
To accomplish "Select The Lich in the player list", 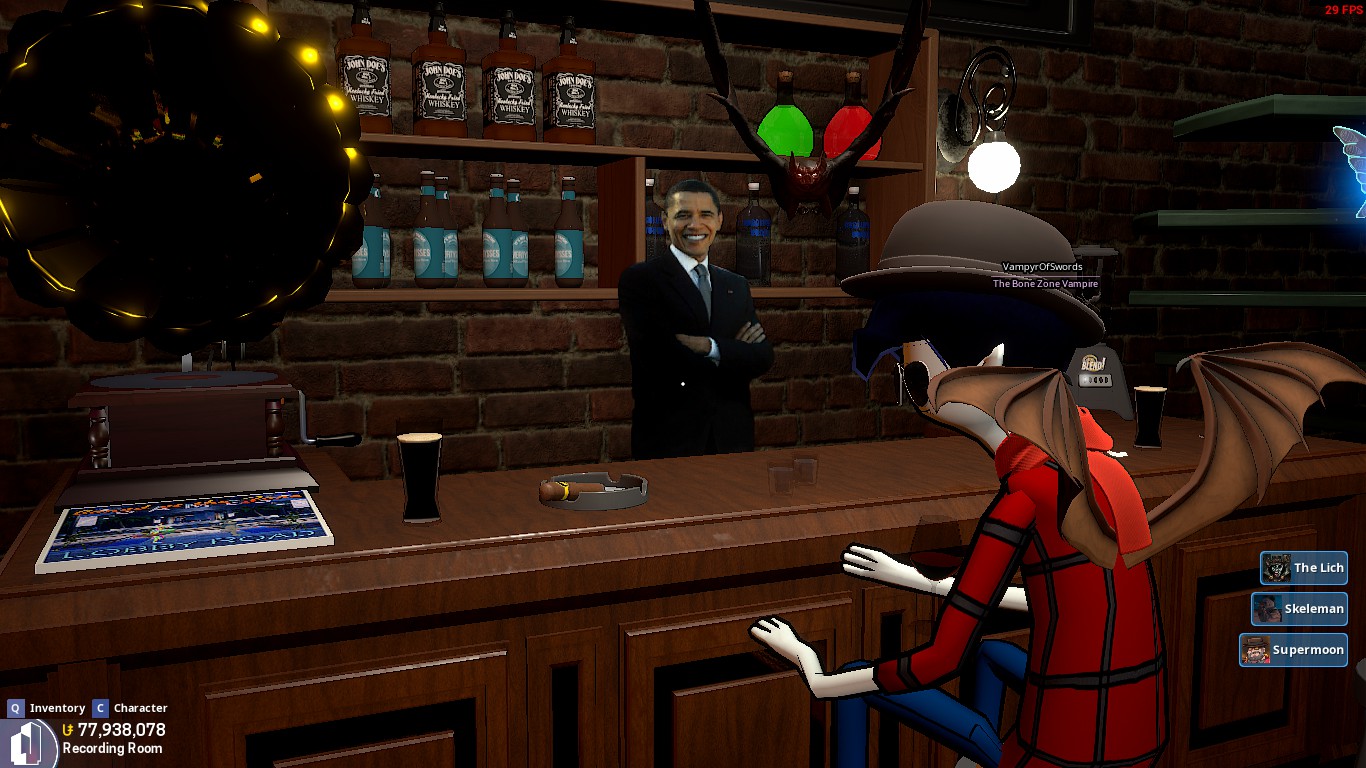I will (x=1304, y=568).
